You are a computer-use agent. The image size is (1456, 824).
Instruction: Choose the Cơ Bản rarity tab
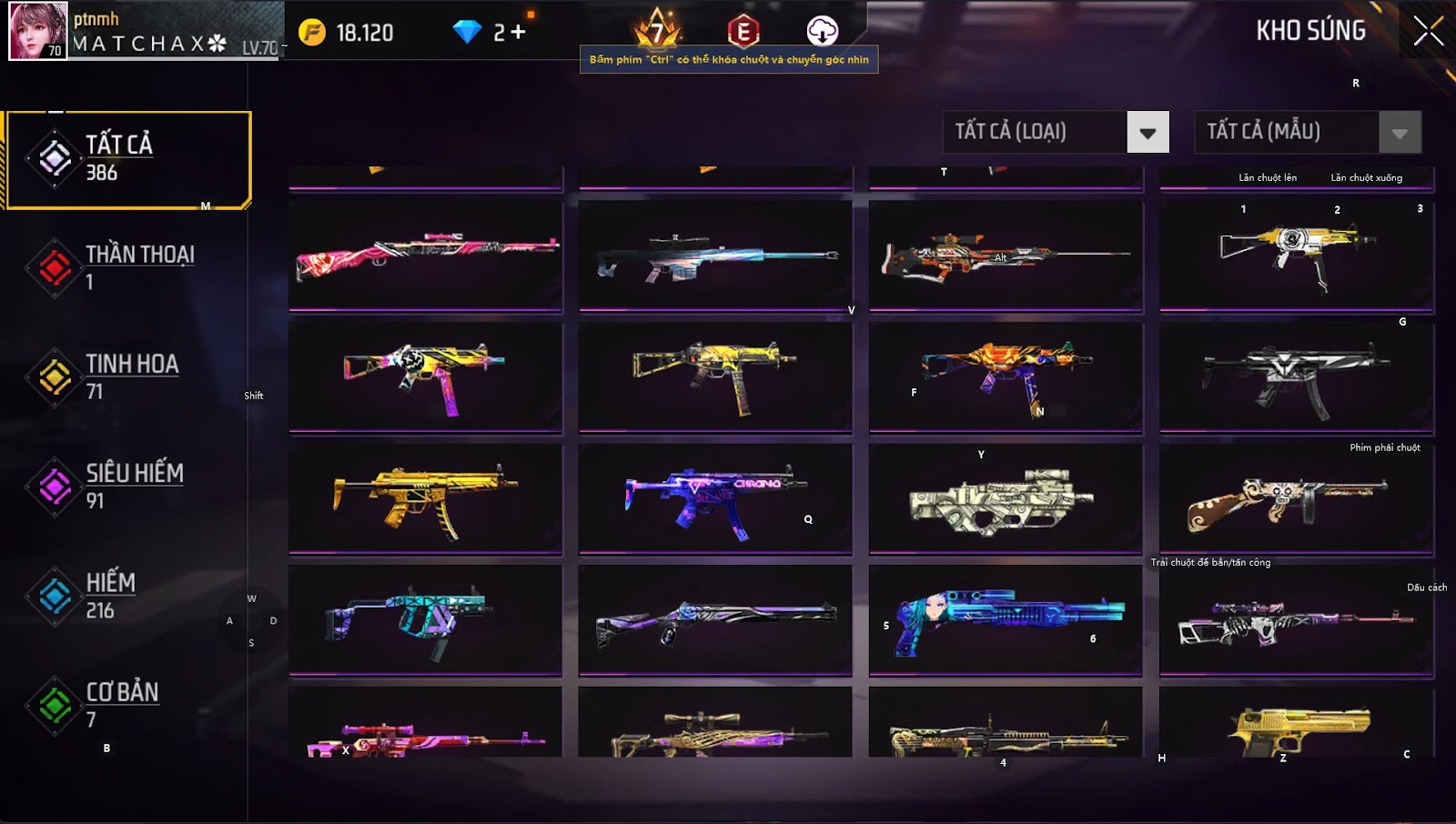(x=127, y=705)
